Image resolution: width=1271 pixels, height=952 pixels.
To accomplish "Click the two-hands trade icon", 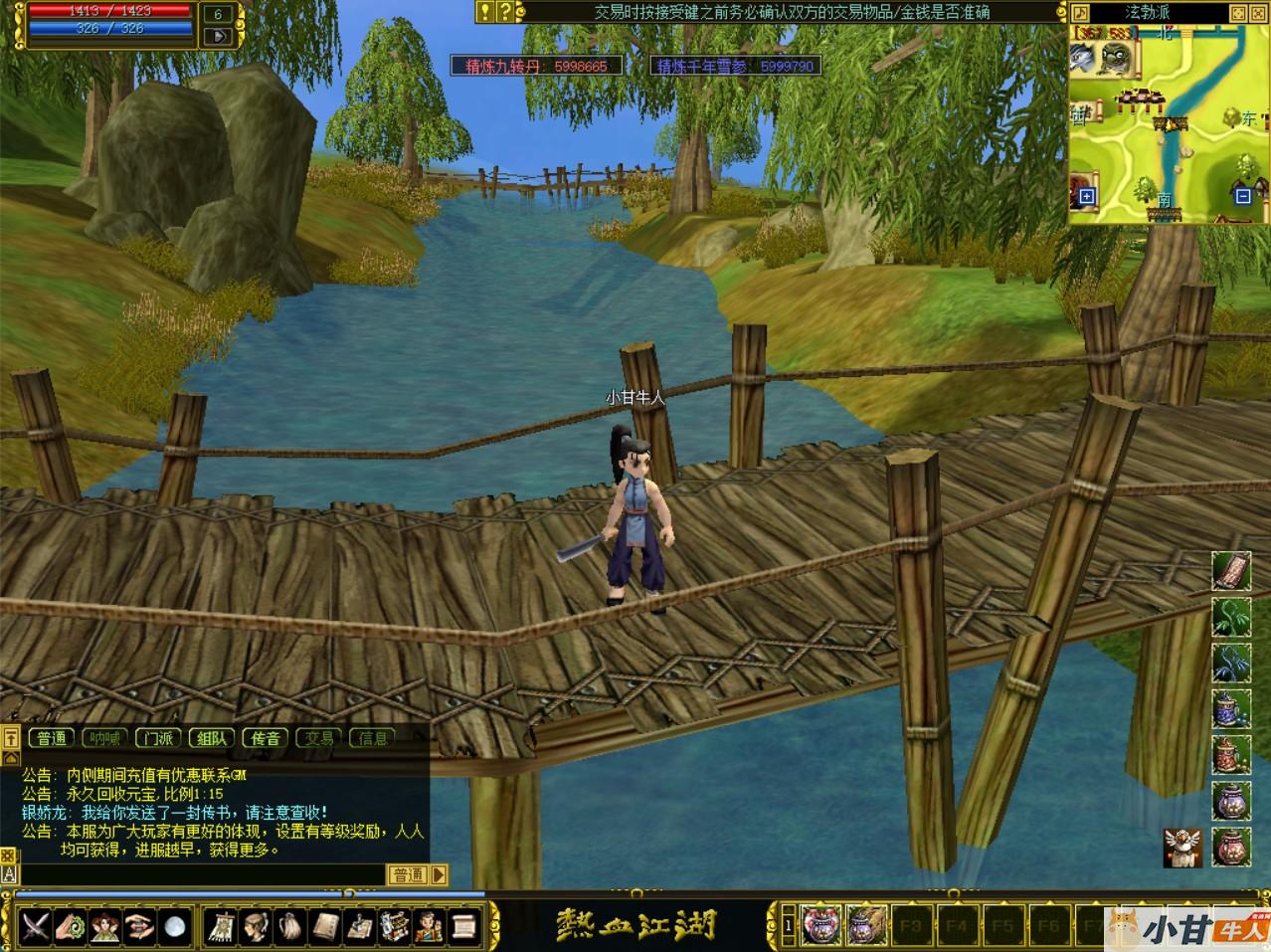I will [140, 927].
